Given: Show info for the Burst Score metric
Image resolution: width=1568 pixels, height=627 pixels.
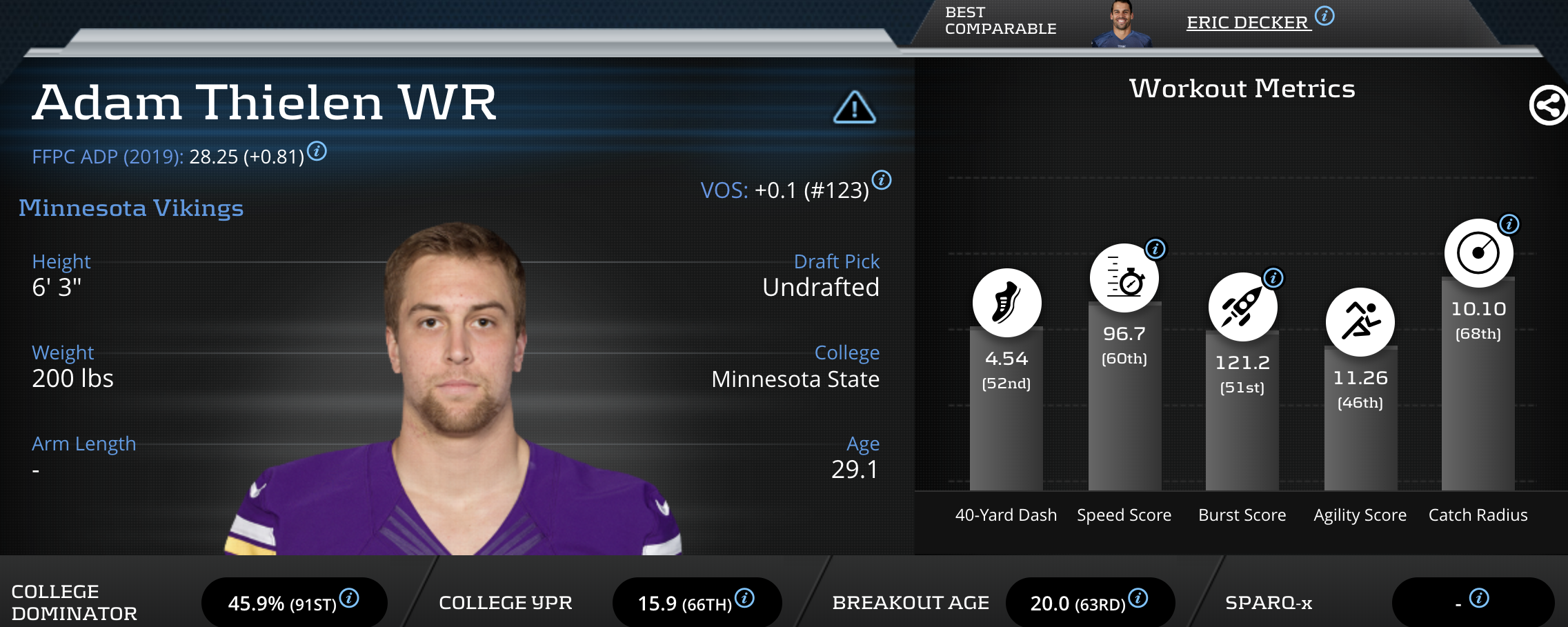Looking at the screenshot, I should [x=1273, y=278].
